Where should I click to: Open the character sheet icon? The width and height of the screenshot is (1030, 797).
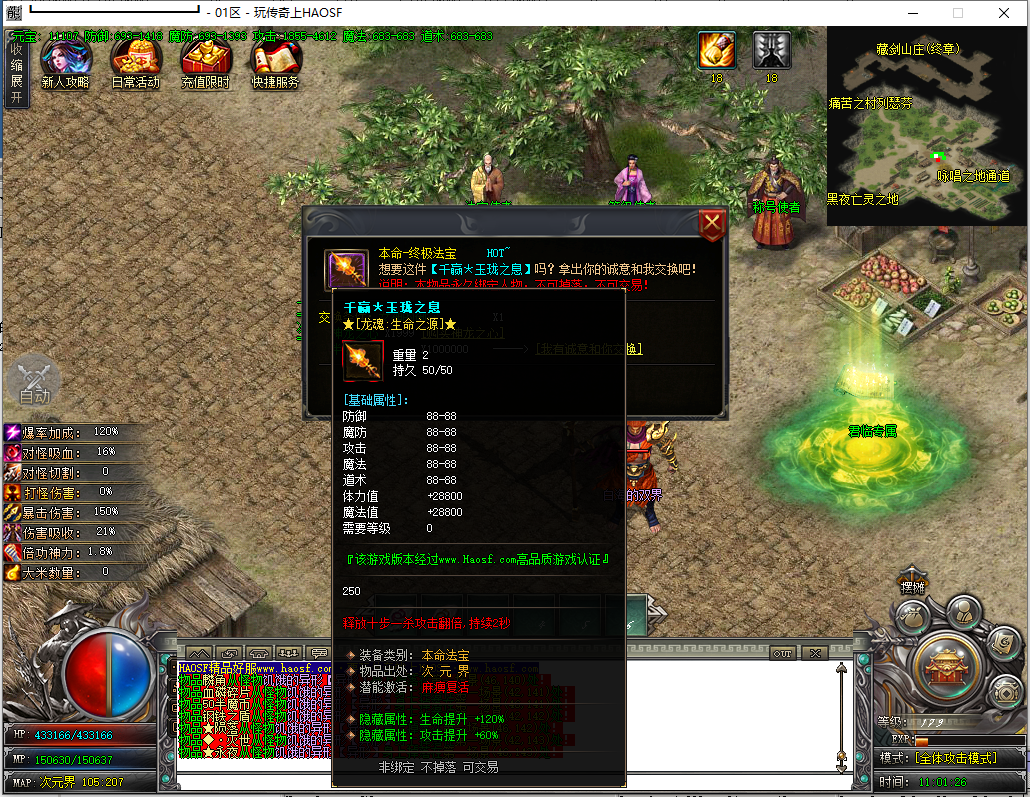[x=962, y=611]
